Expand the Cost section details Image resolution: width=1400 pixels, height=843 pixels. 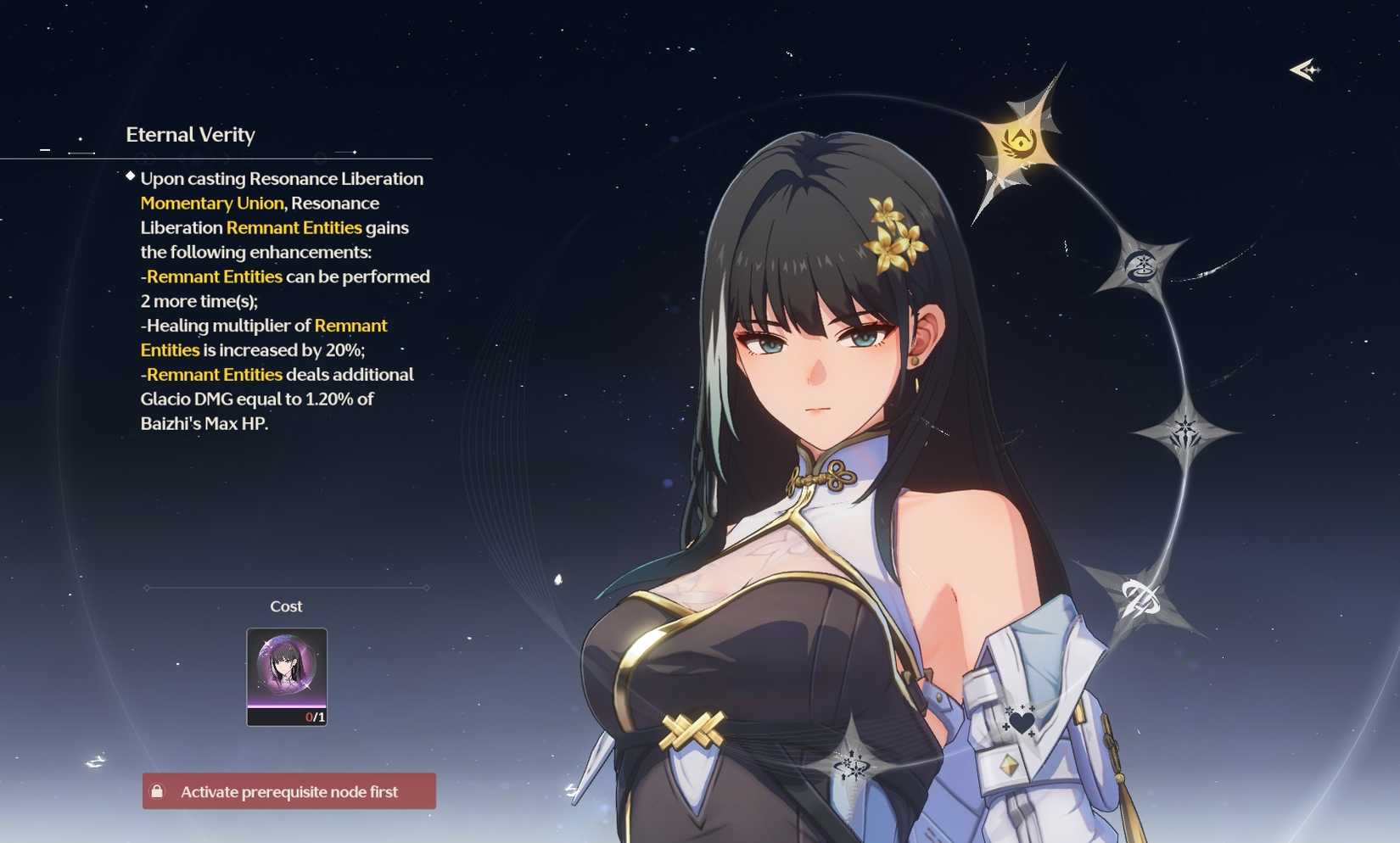pyautogui.click(x=285, y=606)
